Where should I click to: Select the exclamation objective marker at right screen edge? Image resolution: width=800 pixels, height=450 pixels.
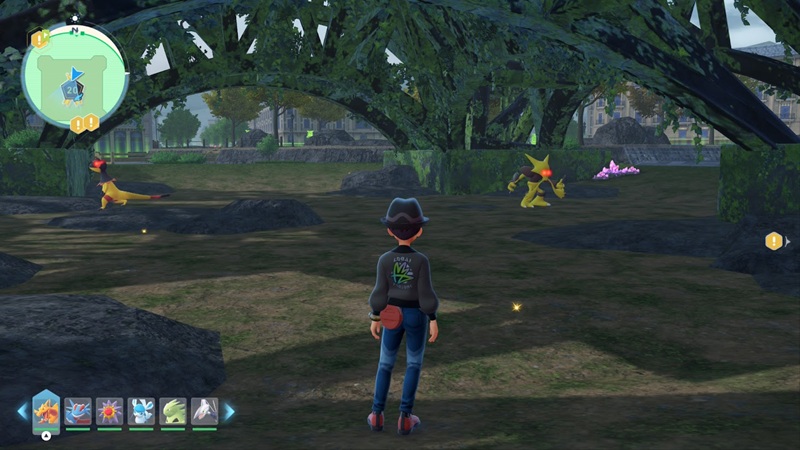(x=773, y=241)
